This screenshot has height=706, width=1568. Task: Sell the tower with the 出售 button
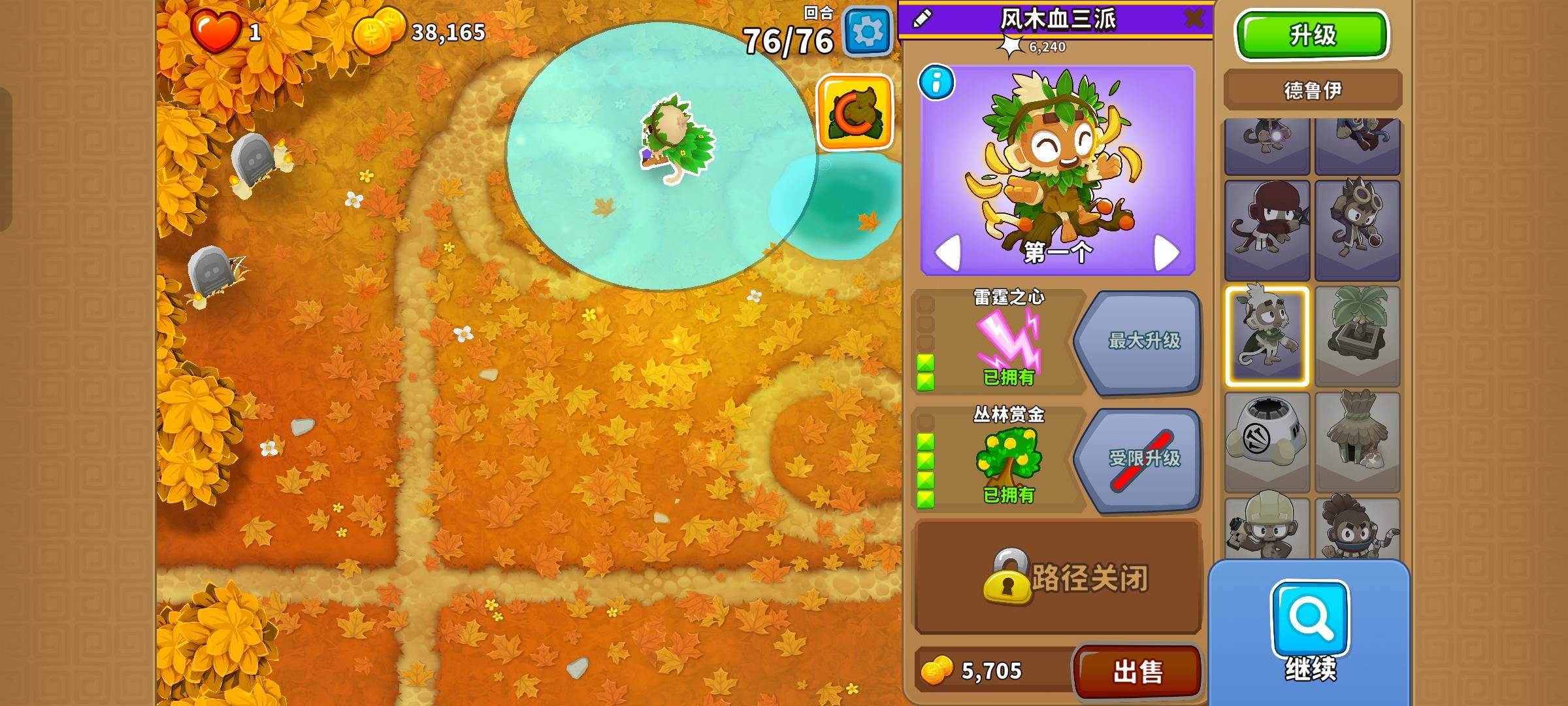[1137, 670]
